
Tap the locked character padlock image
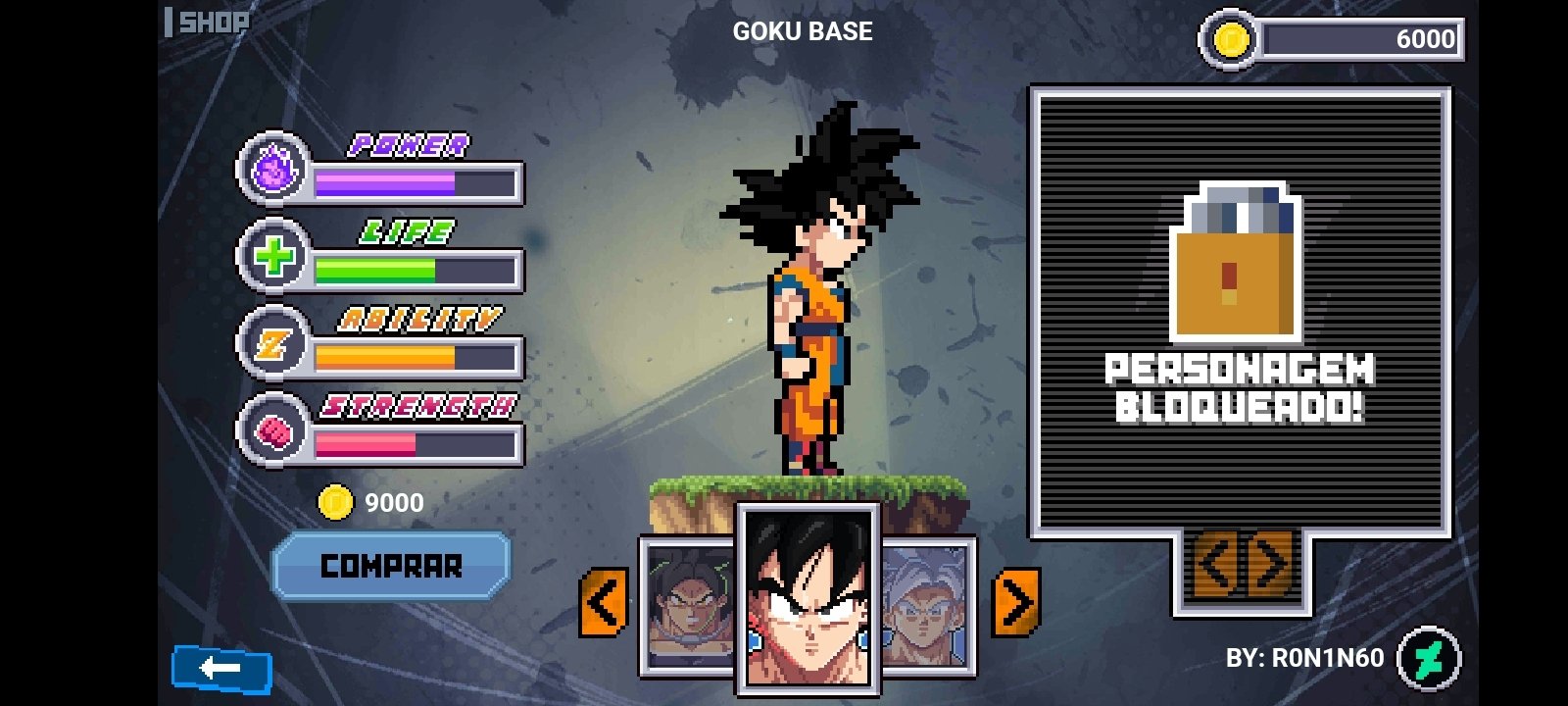pyautogui.click(x=1237, y=262)
